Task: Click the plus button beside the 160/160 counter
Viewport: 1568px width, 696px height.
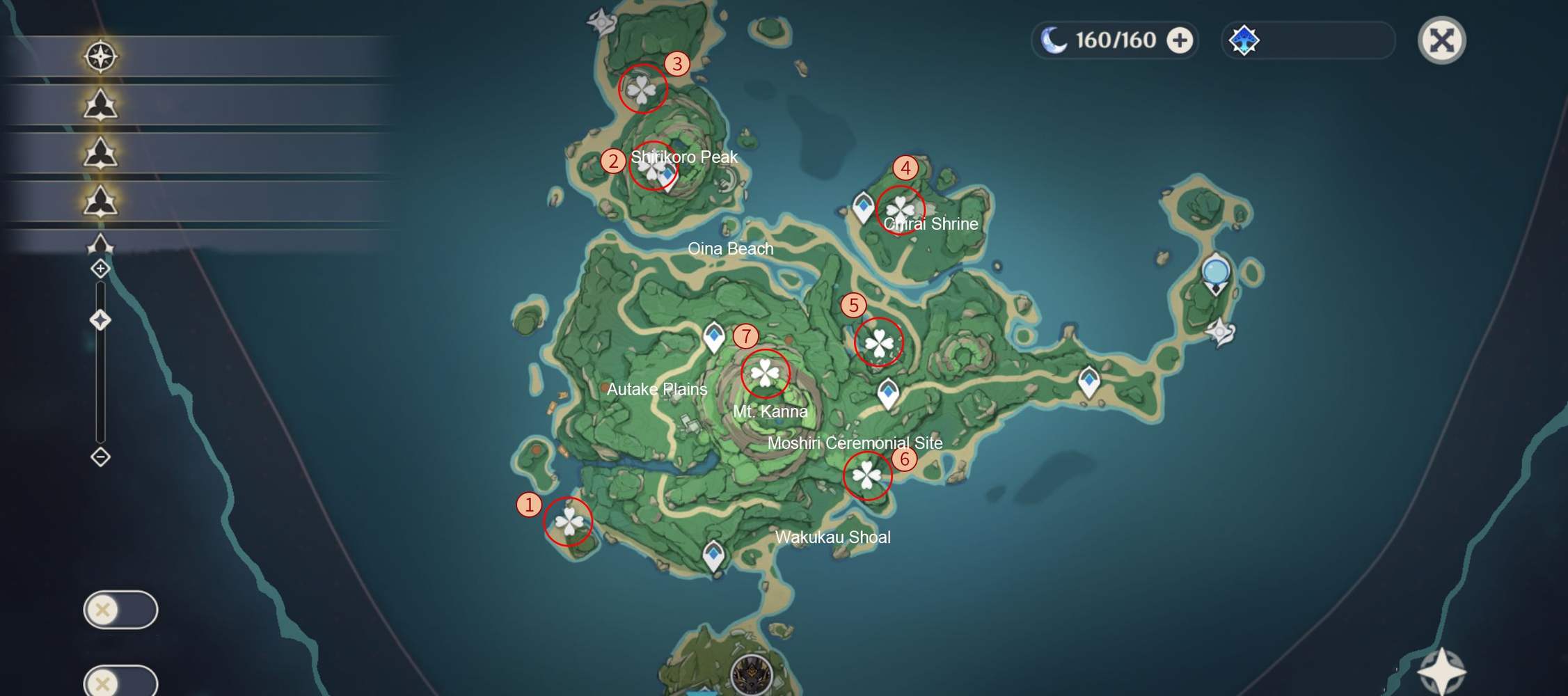Action: [x=1180, y=40]
